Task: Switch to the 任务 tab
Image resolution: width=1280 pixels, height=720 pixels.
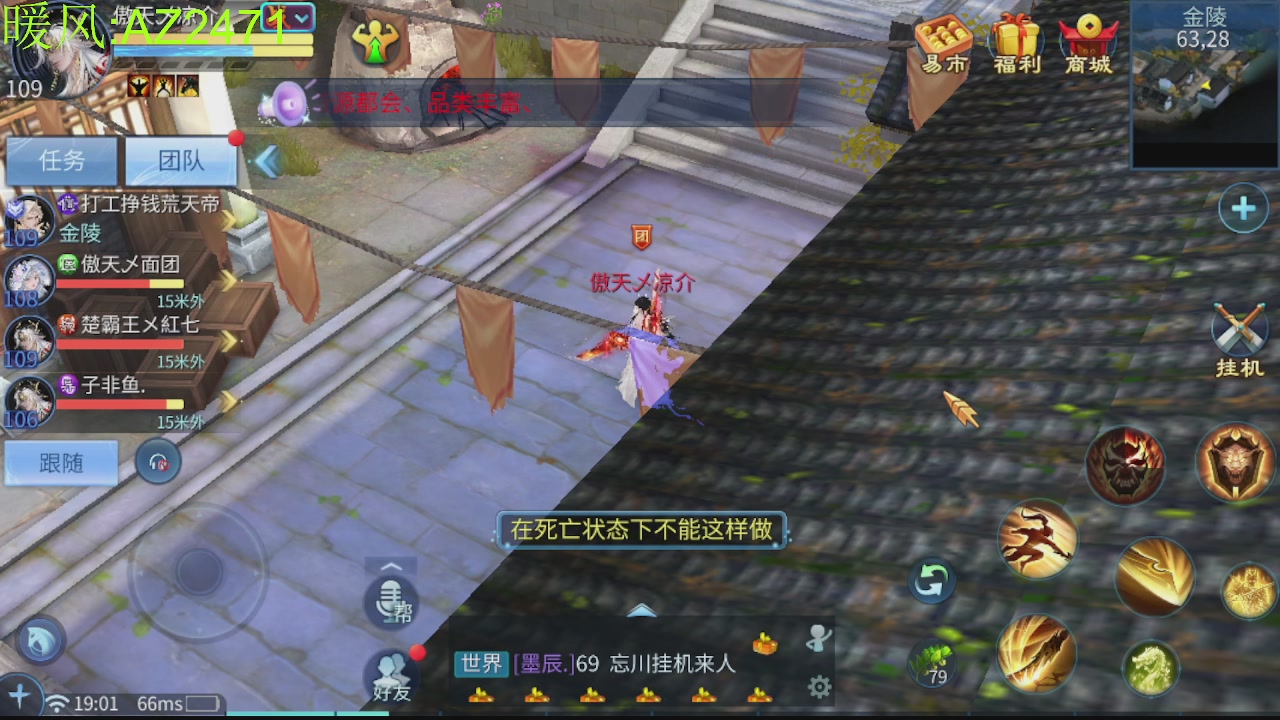Action: 62,160
